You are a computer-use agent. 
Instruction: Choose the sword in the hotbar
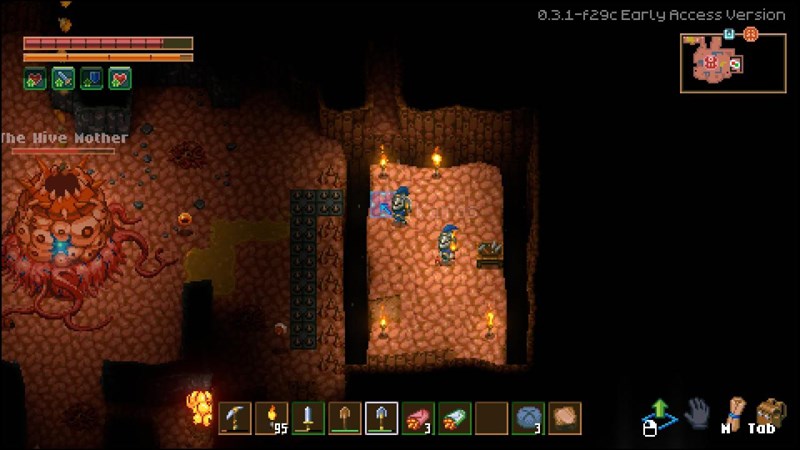pos(308,418)
